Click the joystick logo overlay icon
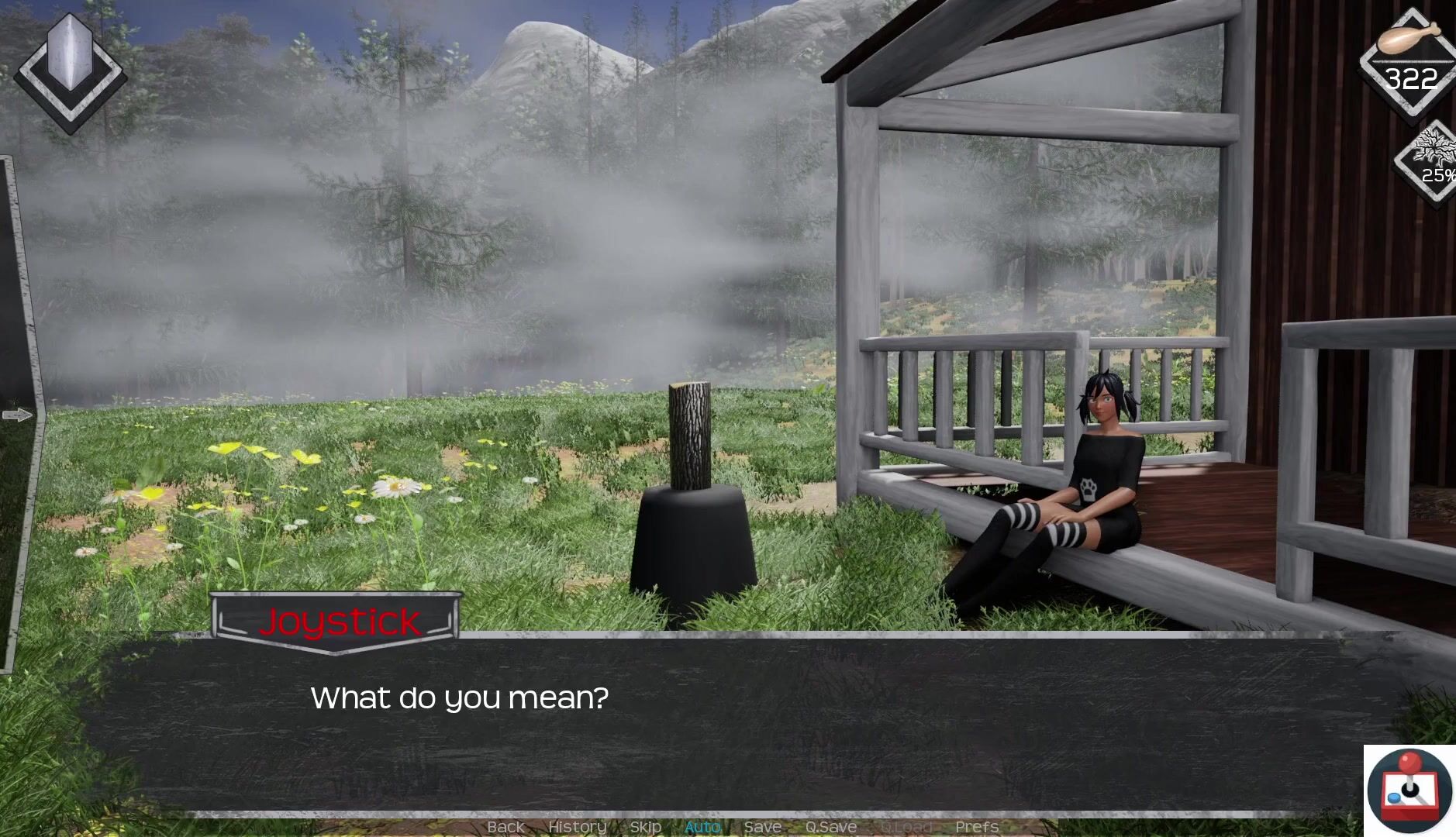Viewport: 1456px width, 837px height. click(x=1409, y=790)
